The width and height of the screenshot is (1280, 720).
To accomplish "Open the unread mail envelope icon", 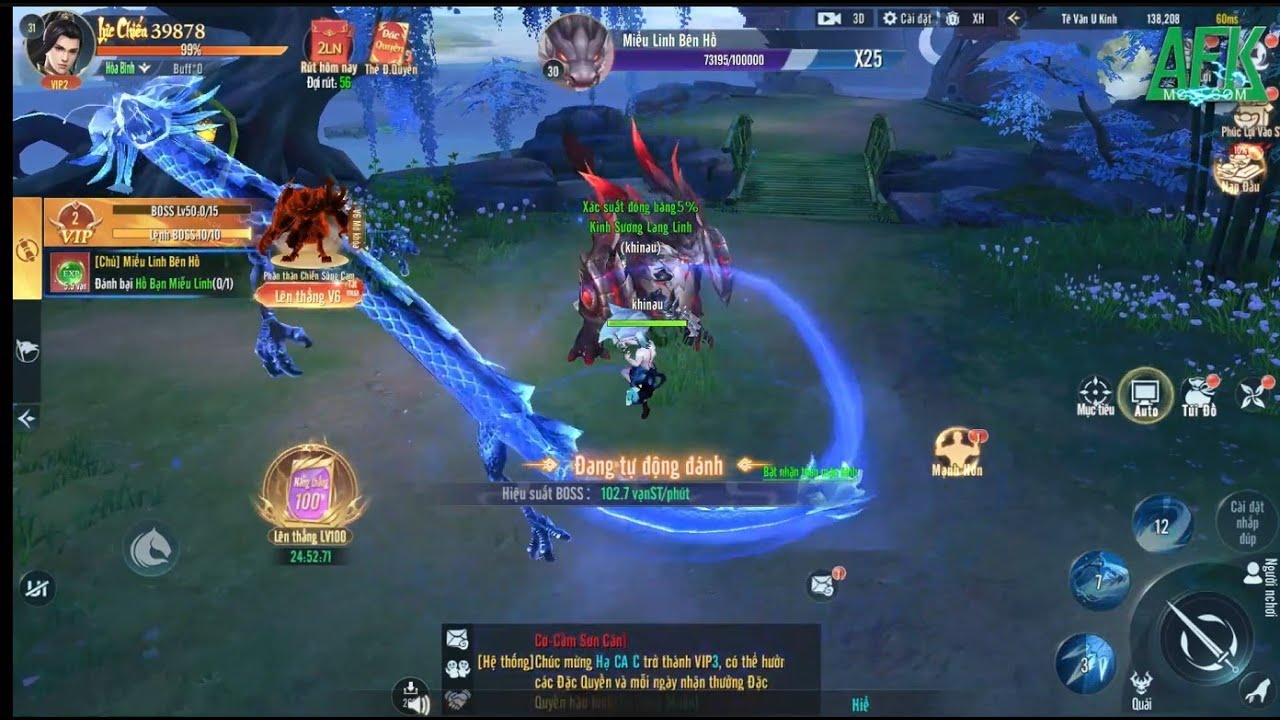I will [823, 585].
